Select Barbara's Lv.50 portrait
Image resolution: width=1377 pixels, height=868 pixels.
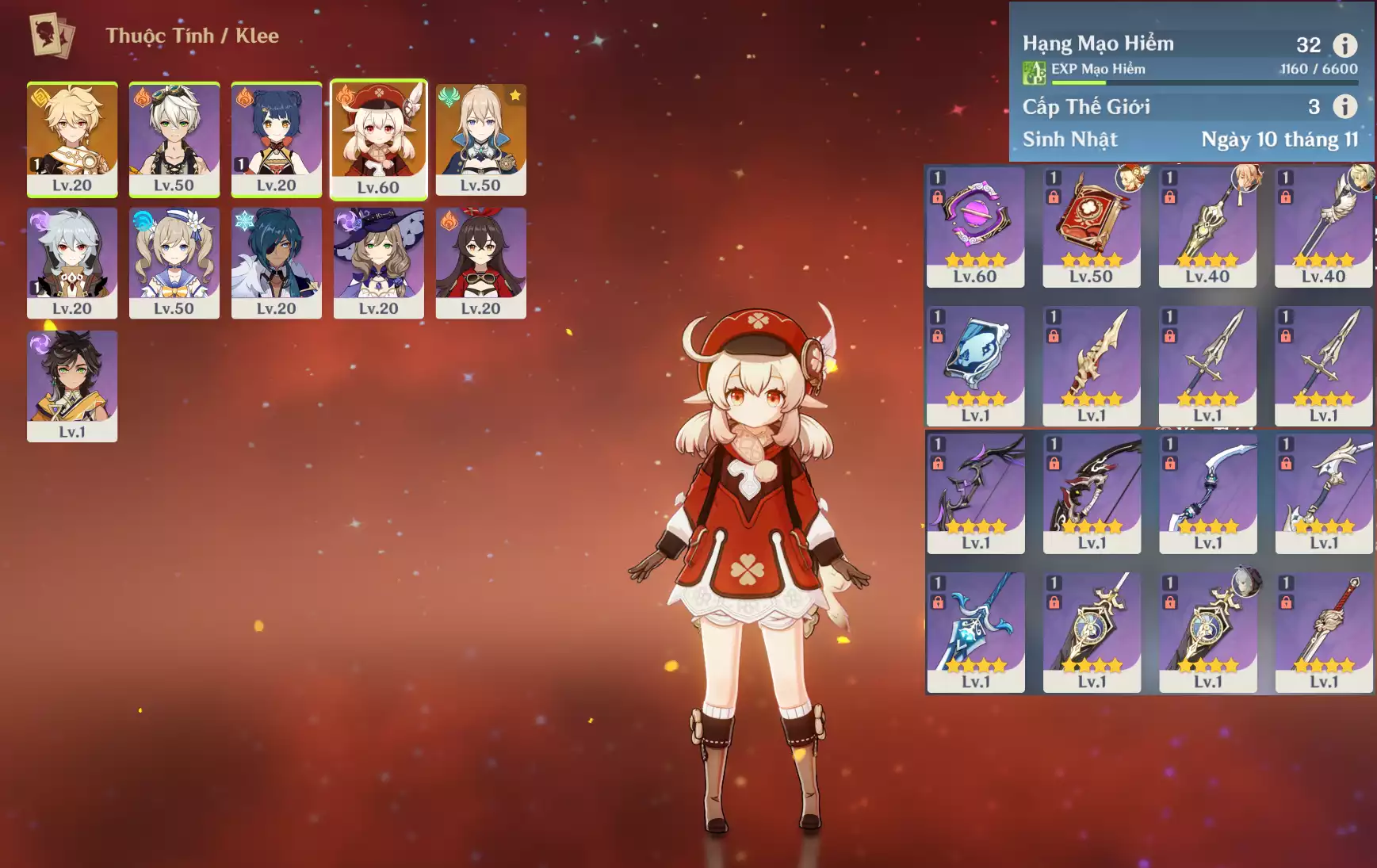pos(174,262)
